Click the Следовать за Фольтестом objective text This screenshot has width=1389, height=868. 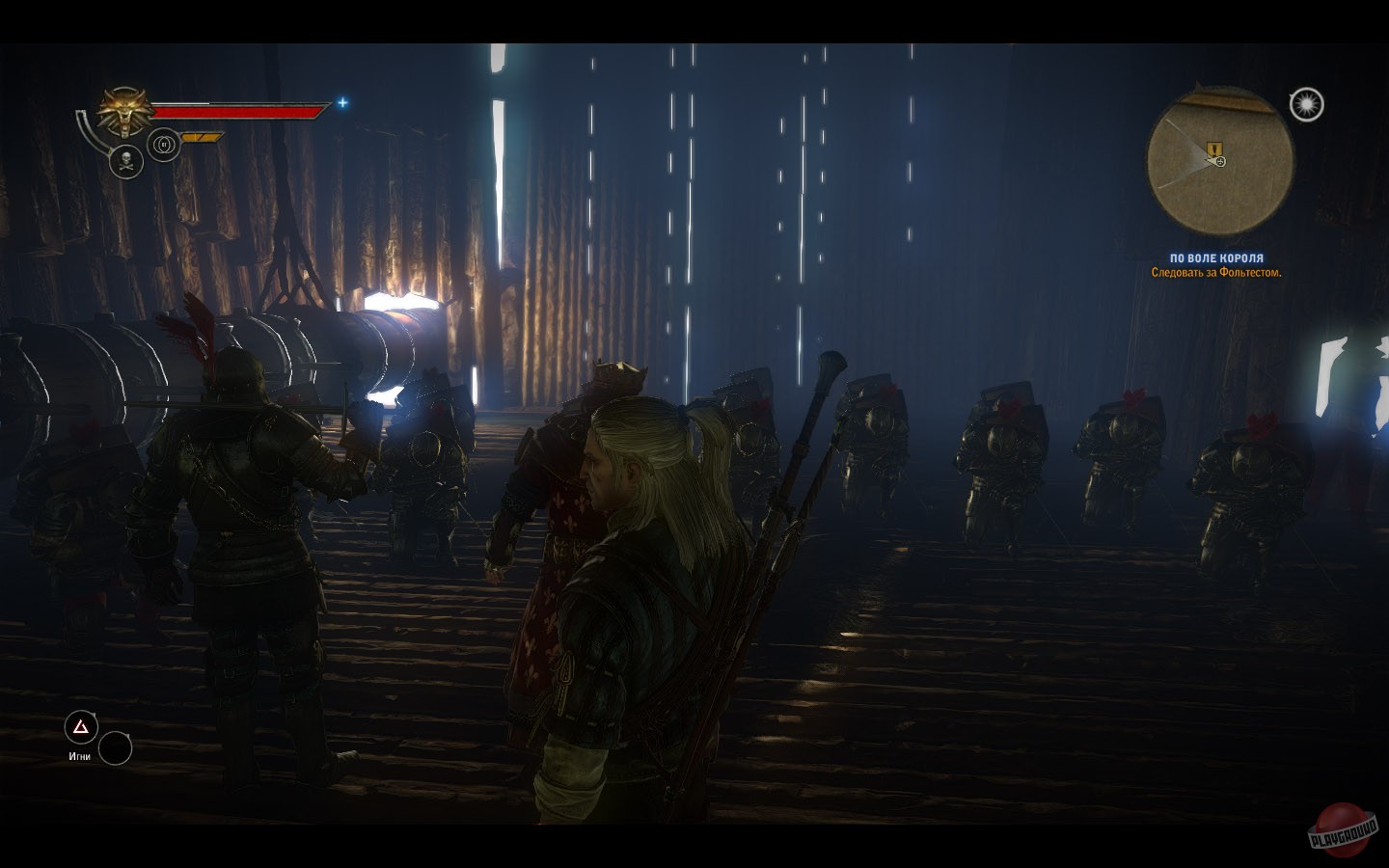click(x=1217, y=273)
